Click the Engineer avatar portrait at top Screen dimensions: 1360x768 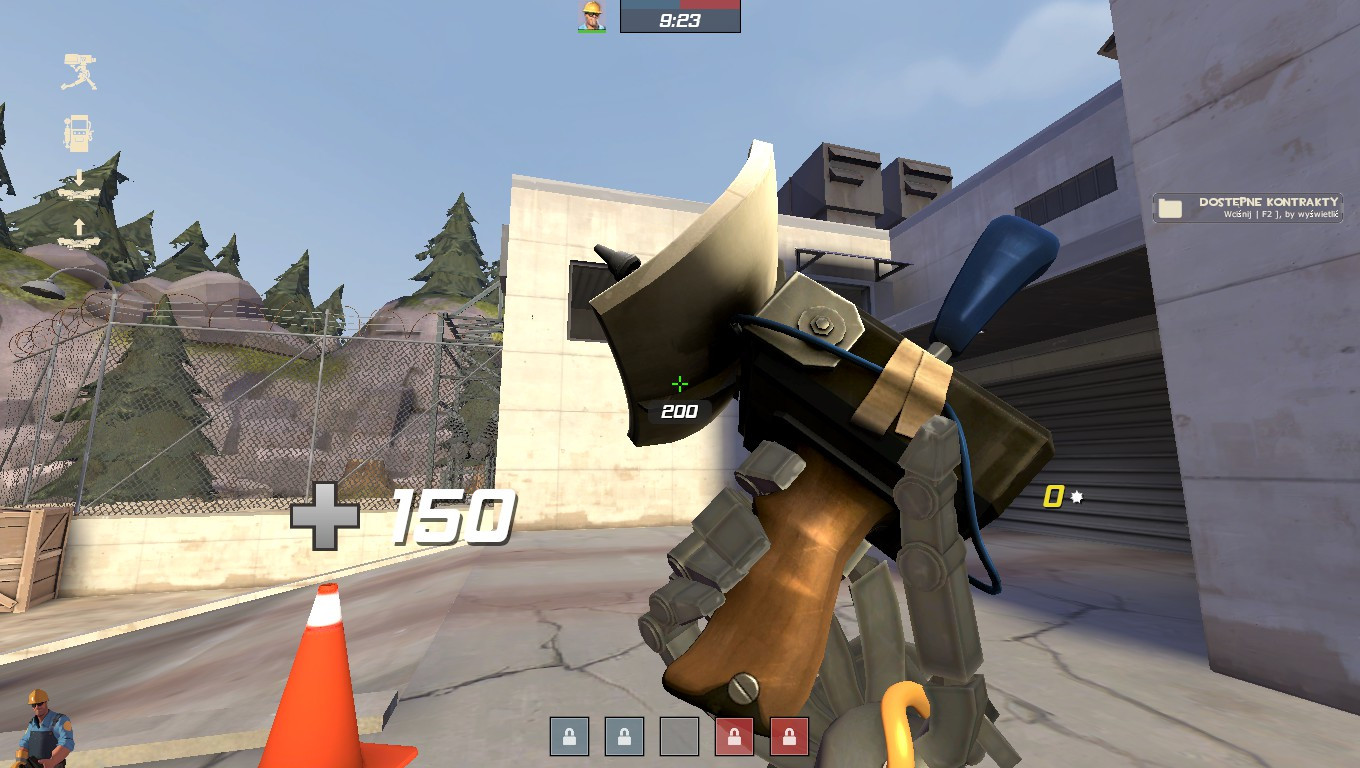point(590,15)
